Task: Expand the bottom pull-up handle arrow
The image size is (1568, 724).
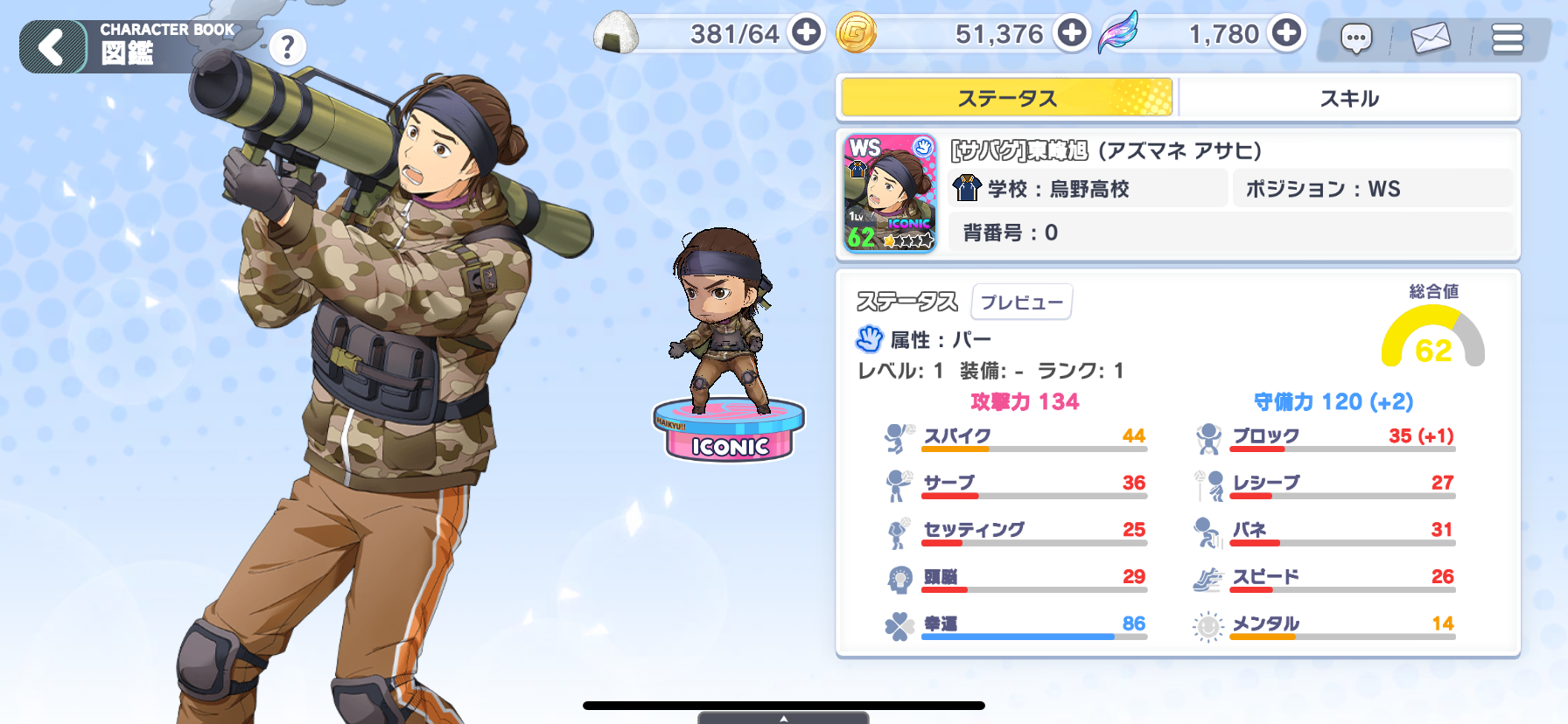Action: [x=783, y=718]
